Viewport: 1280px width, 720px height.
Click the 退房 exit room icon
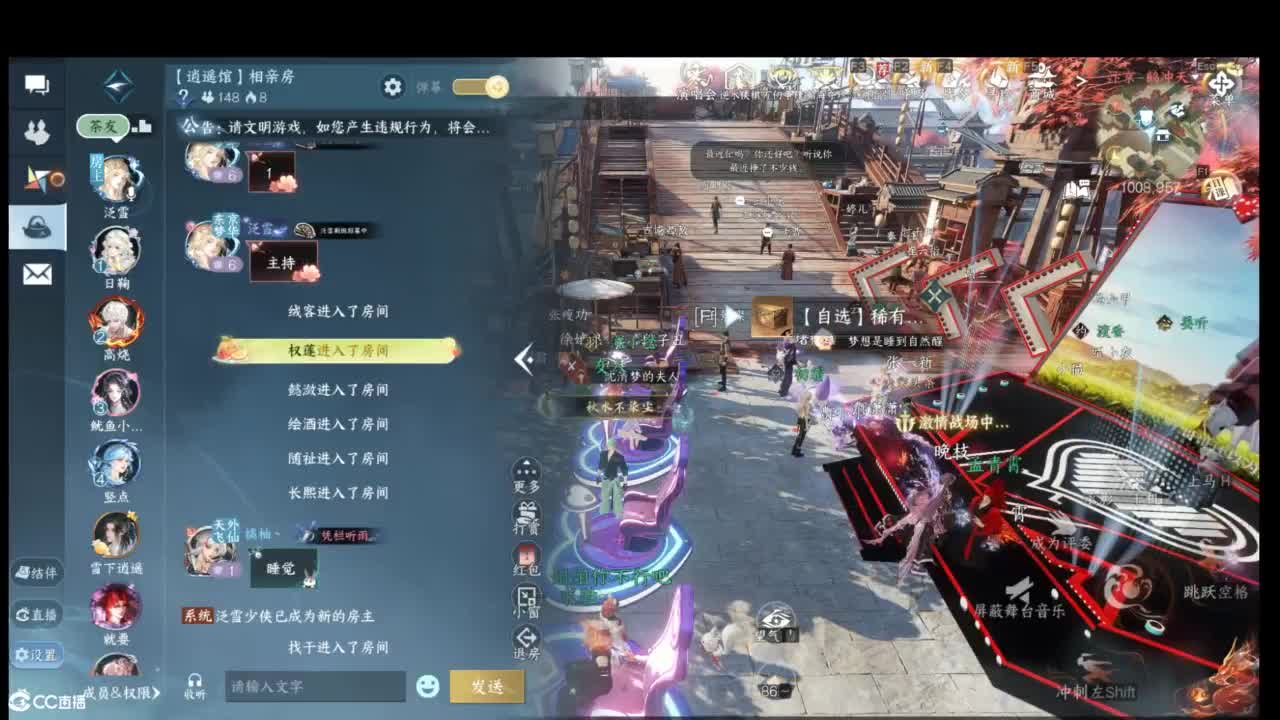point(529,635)
